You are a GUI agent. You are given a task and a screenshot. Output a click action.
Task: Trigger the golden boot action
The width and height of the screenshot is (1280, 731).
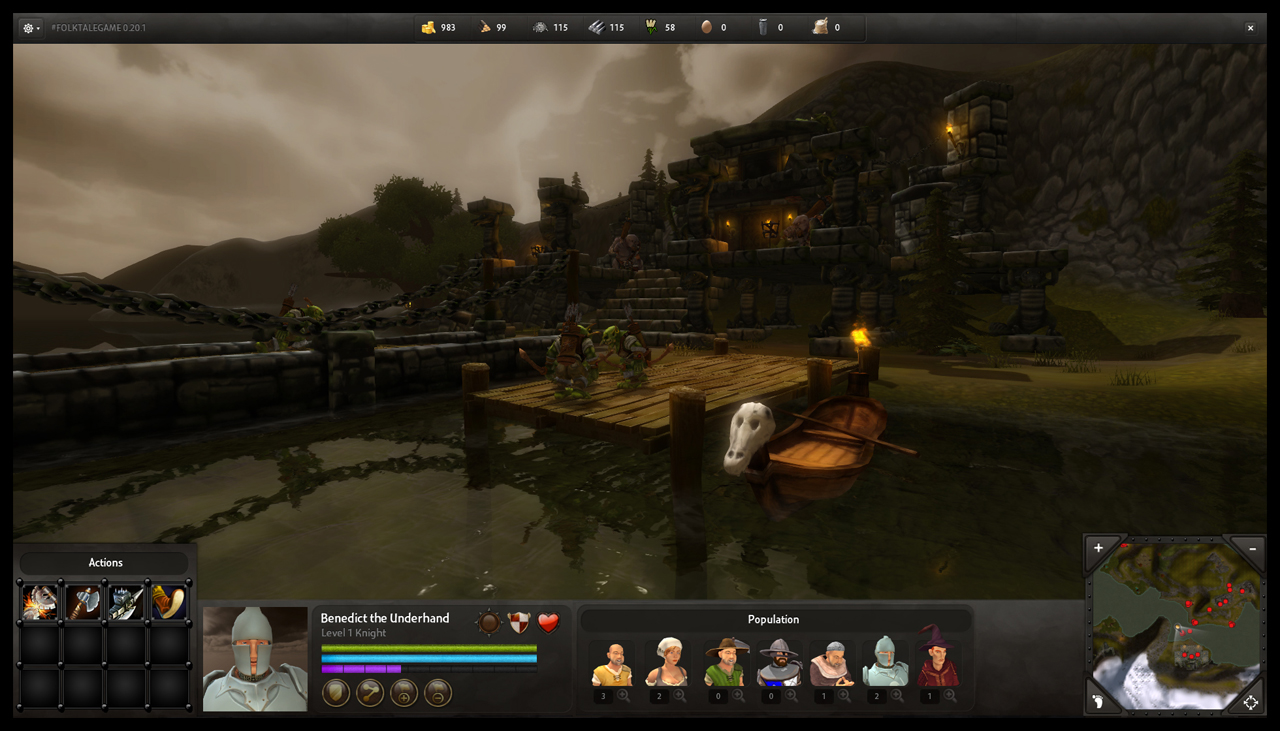tap(169, 602)
